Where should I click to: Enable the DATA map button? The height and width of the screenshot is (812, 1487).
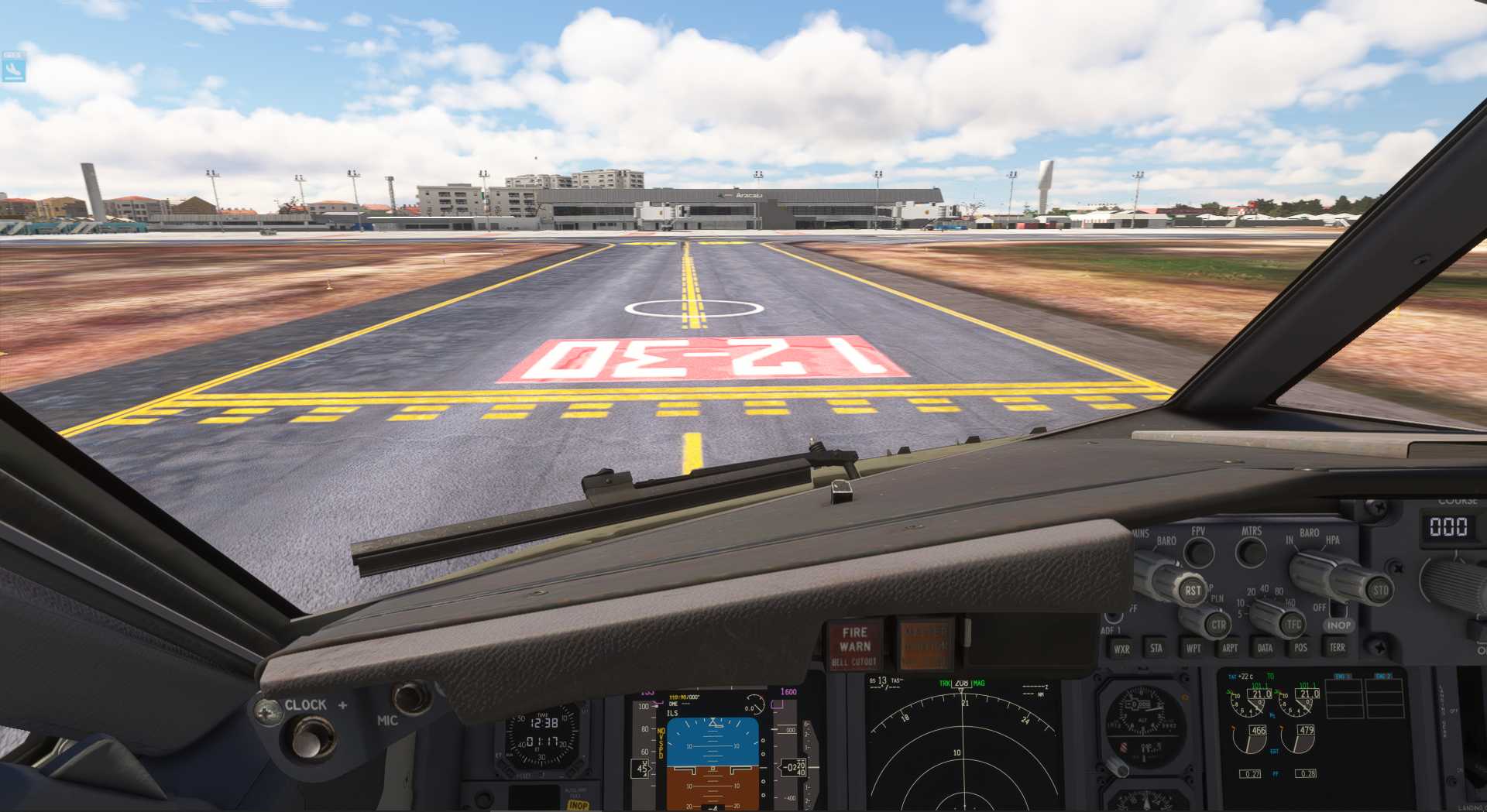pos(1265,648)
